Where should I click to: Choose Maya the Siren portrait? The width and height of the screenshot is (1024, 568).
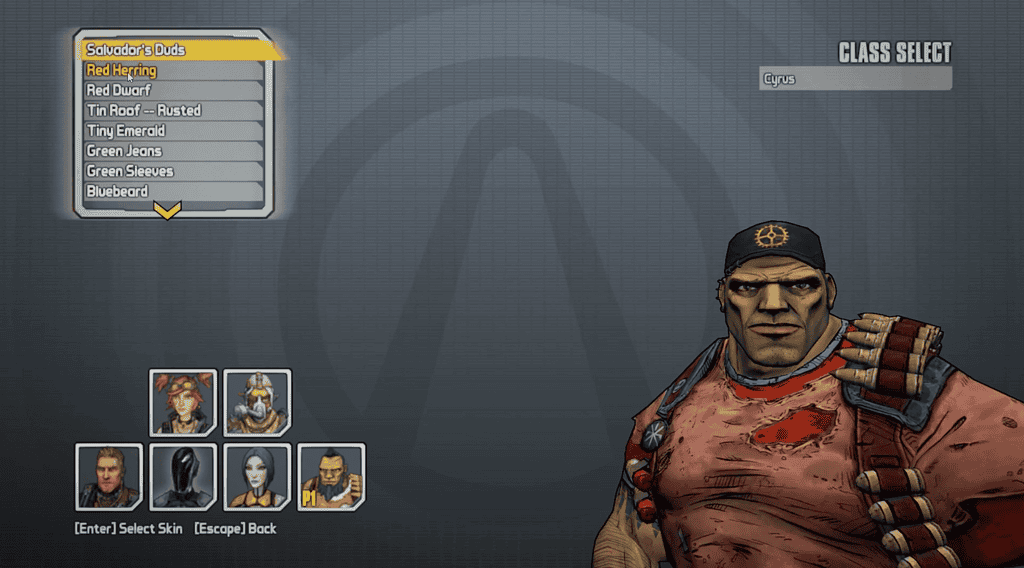click(257, 476)
